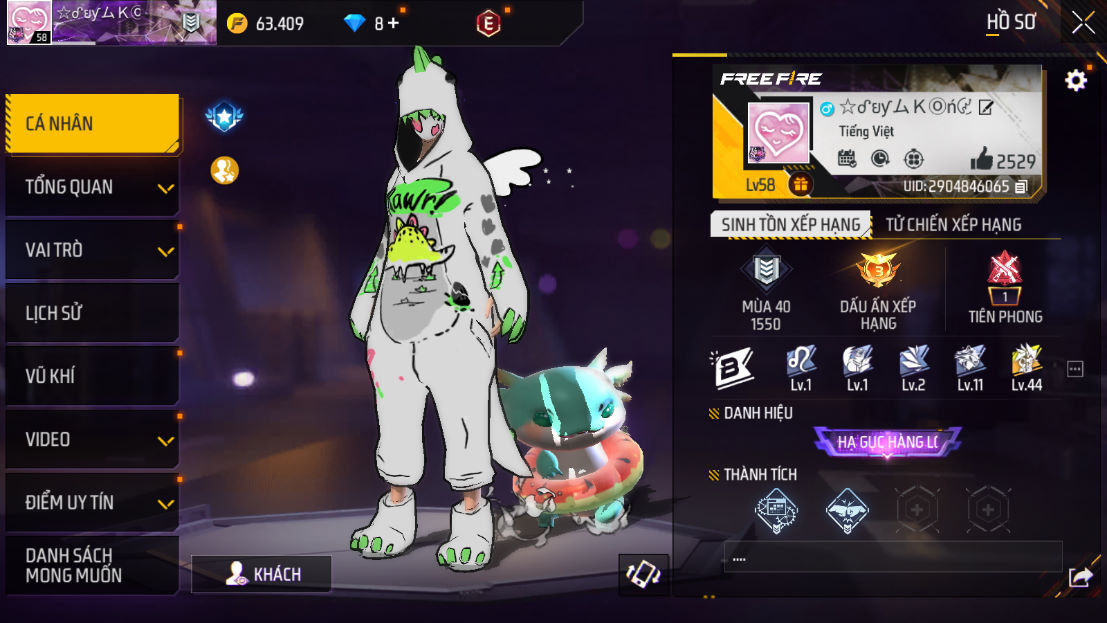
Task: Close the Hồ Sơ profile screen
Action: coord(1083,23)
